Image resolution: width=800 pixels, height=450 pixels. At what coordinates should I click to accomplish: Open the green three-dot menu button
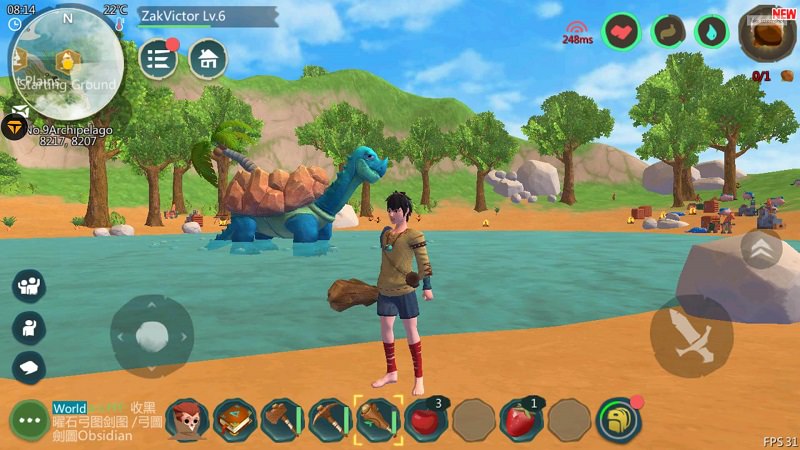pos(29,420)
